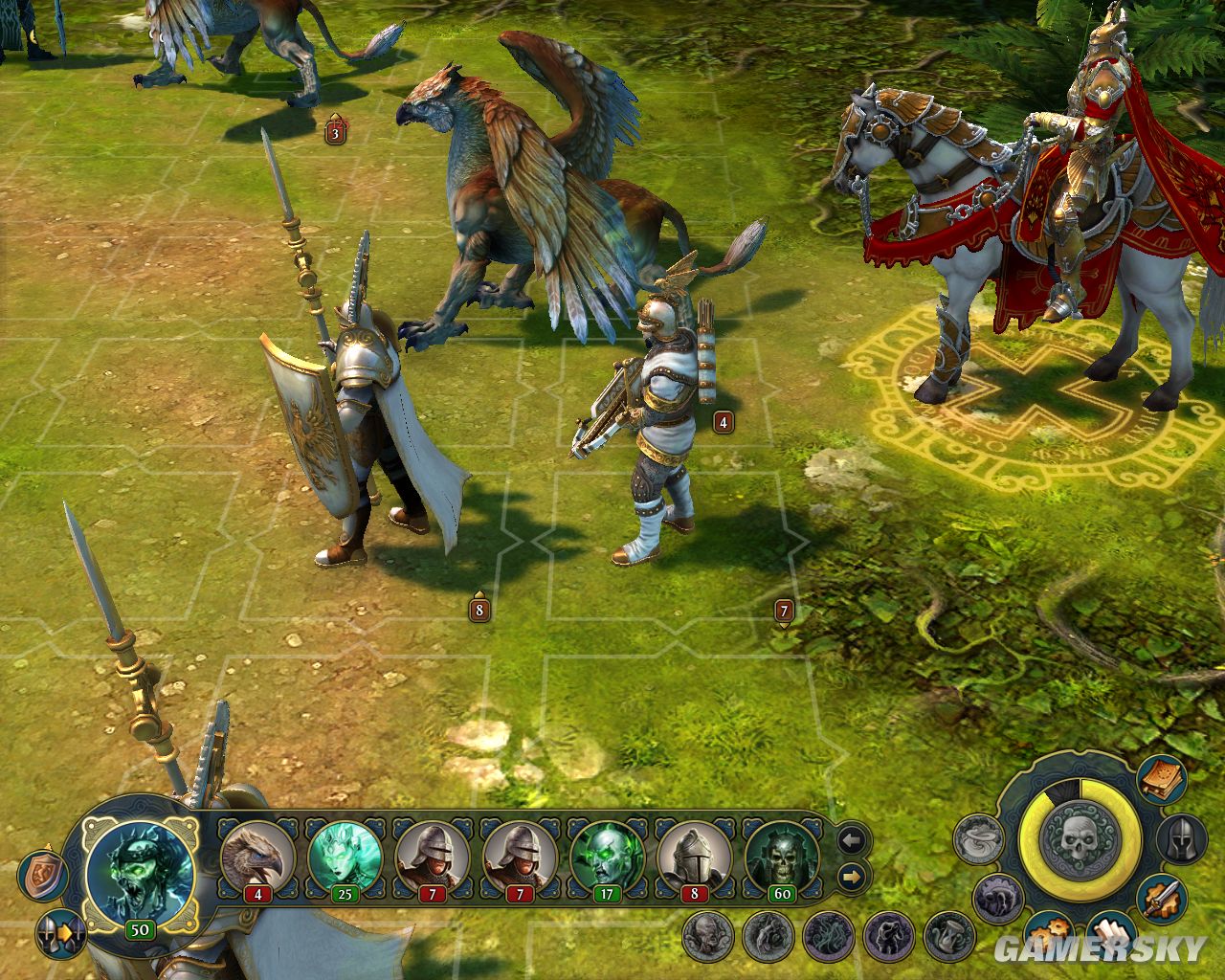Advance turn order with the yellow right arrow
Image resolution: width=1225 pixels, height=980 pixels.
click(851, 875)
